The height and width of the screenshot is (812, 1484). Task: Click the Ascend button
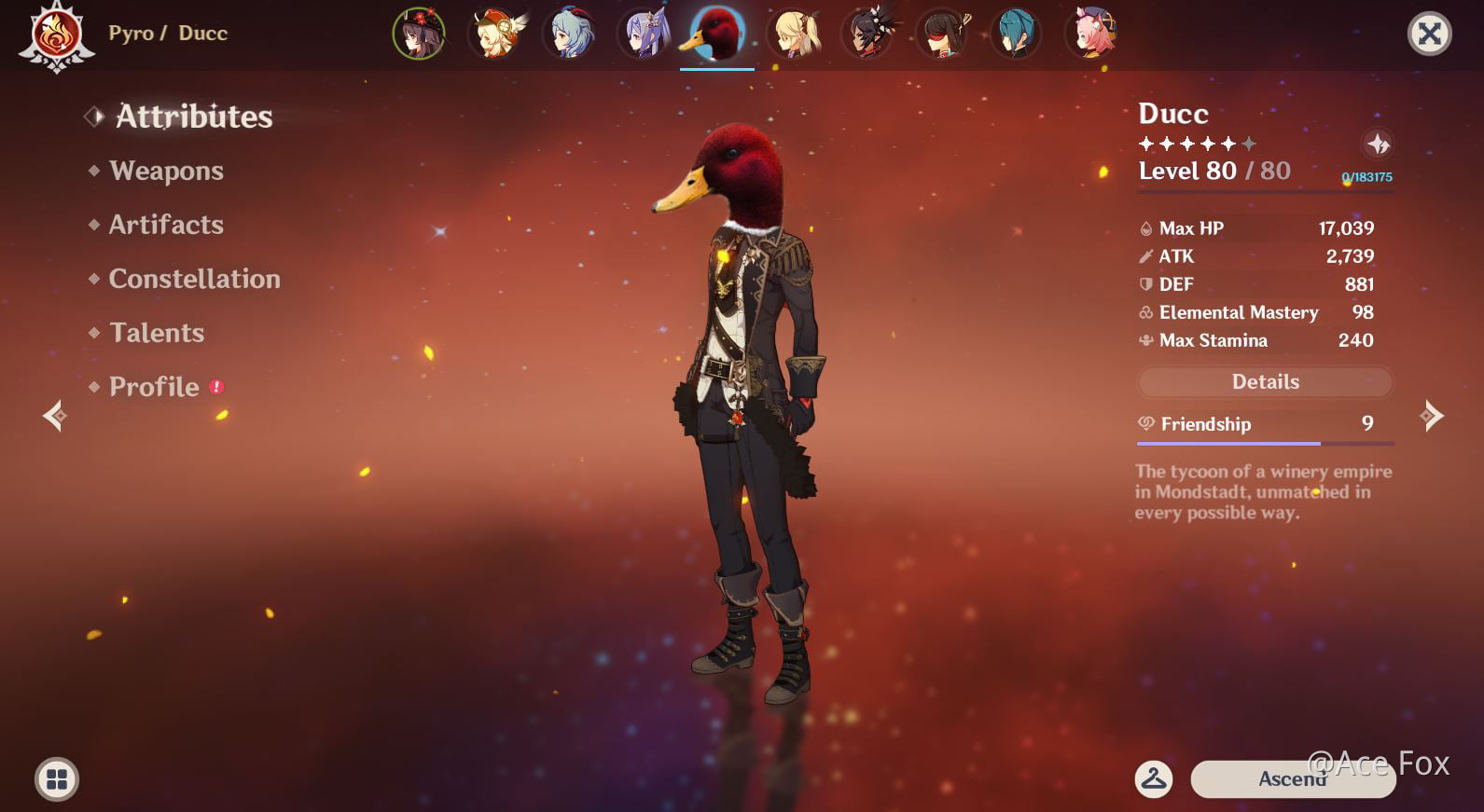point(1292,779)
